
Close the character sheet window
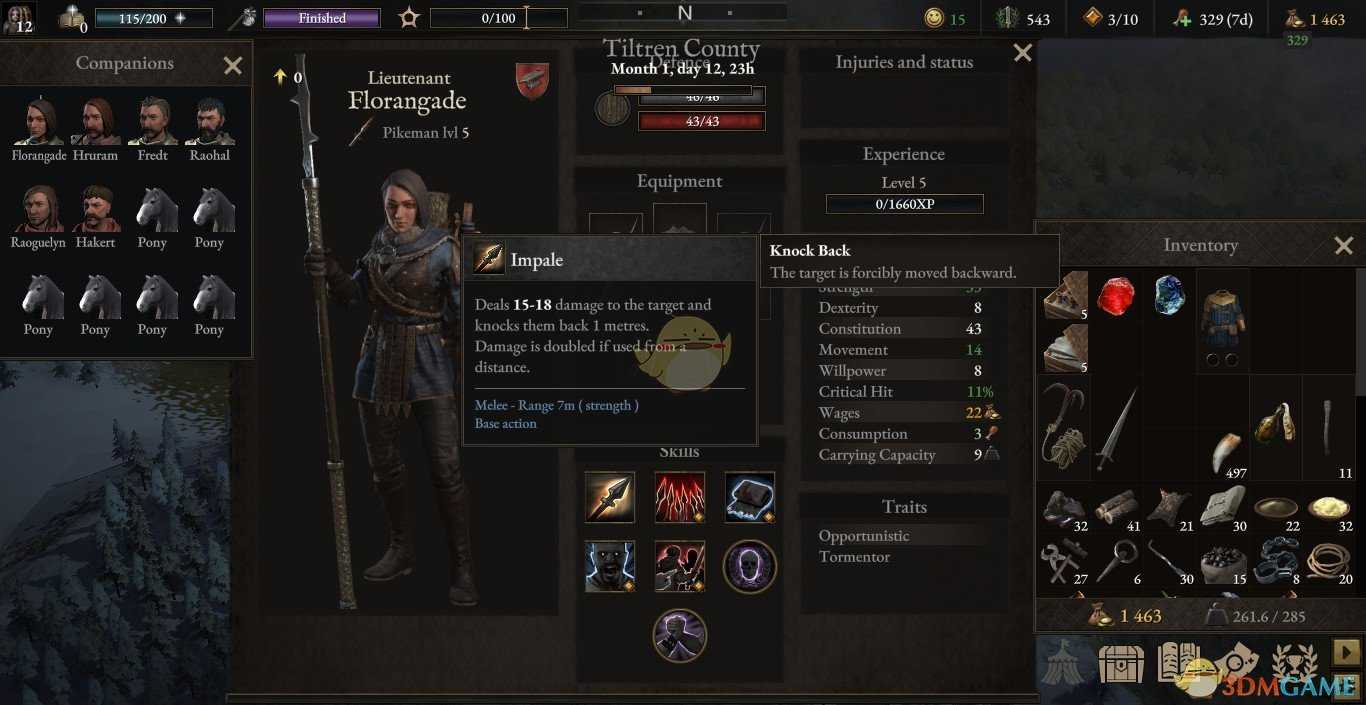tap(1022, 53)
